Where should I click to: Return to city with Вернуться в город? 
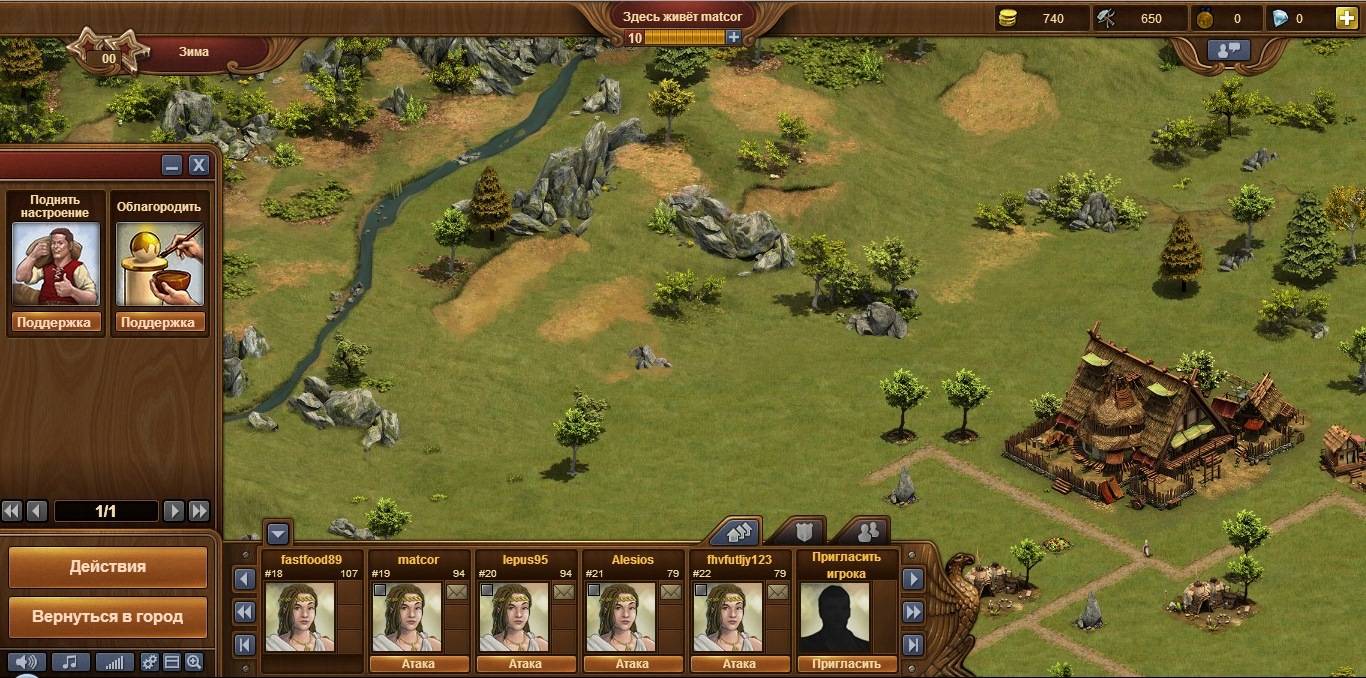[x=108, y=617]
